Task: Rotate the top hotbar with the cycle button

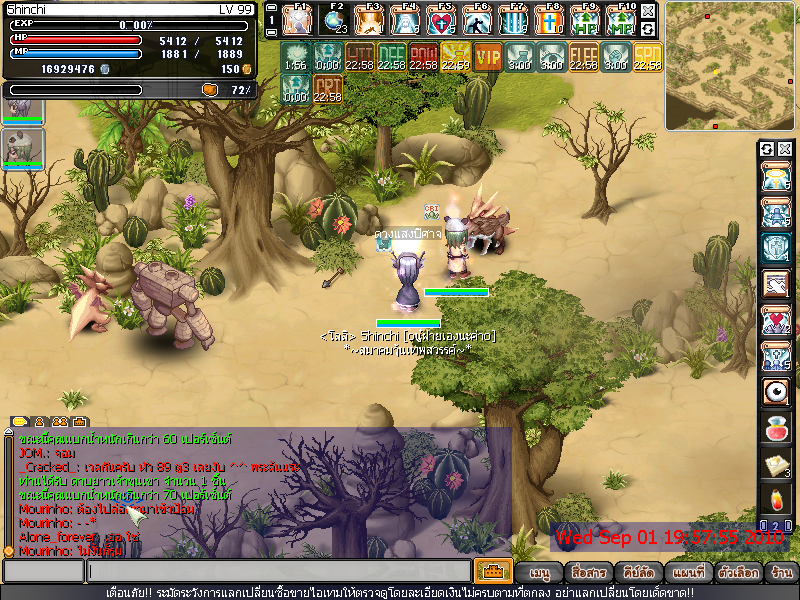Action: click(649, 30)
